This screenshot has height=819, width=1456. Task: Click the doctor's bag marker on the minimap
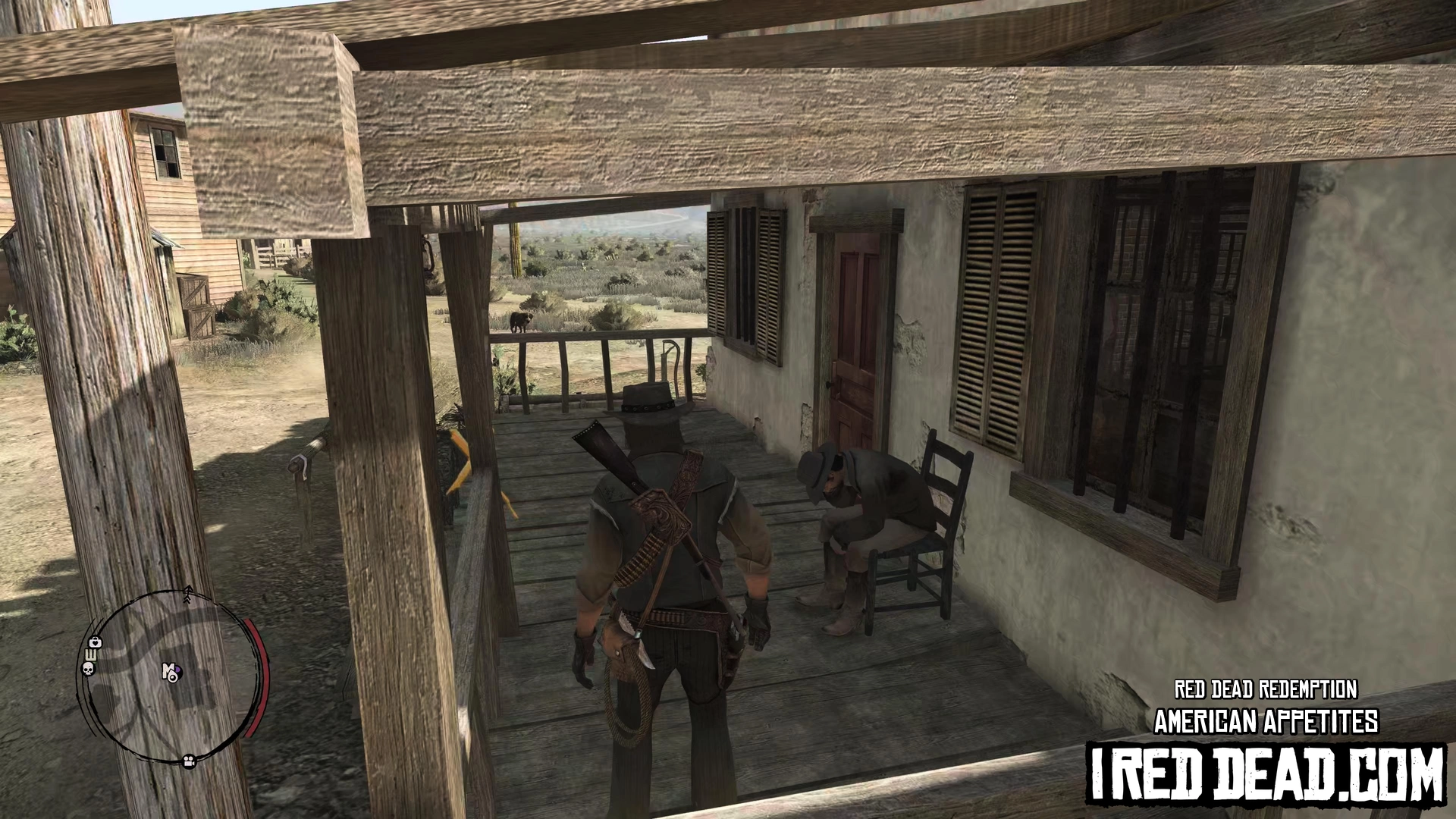(95, 643)
